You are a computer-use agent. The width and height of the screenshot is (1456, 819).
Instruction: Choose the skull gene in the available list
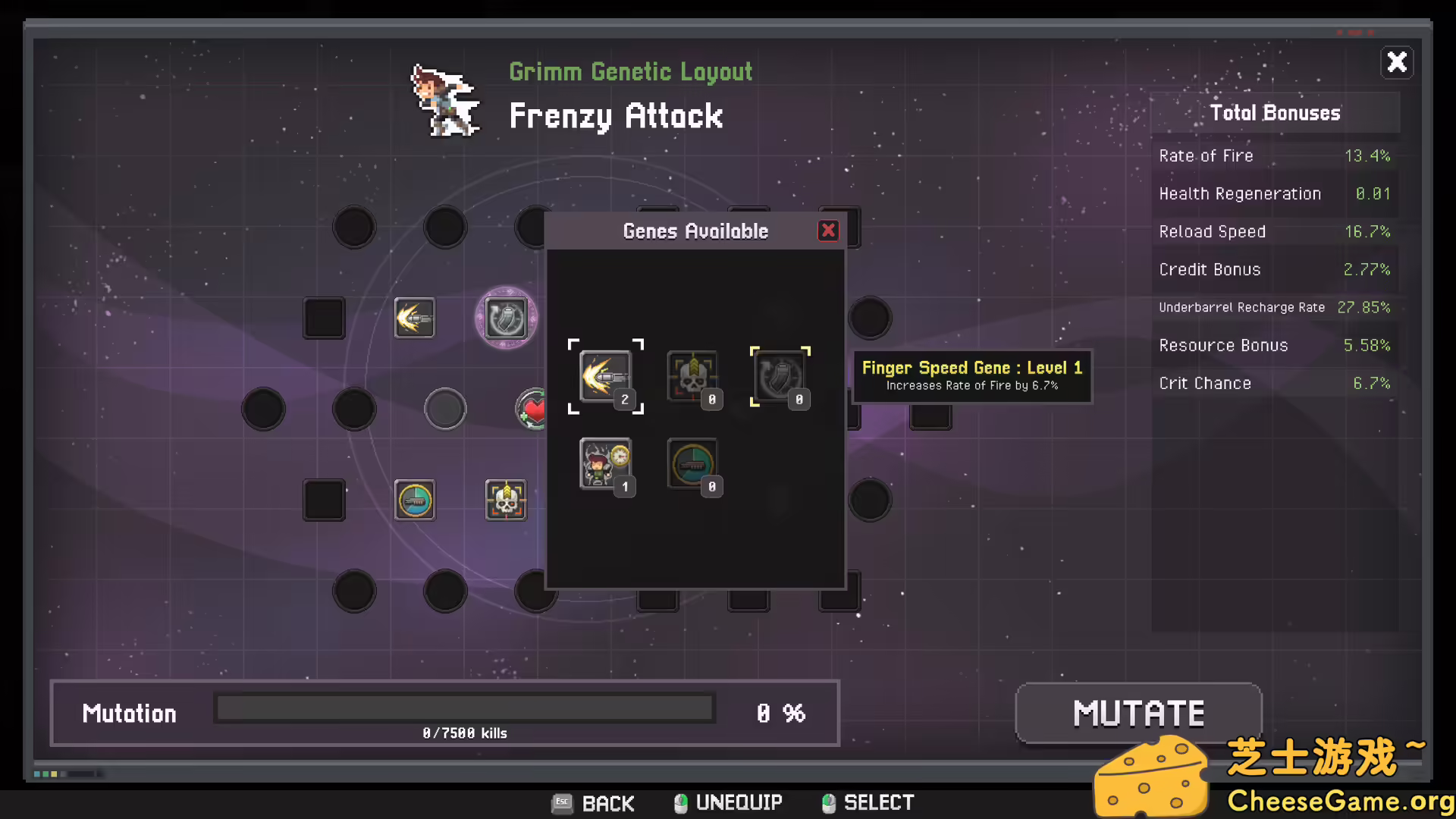pyautogui.click(x=692, y=376)
